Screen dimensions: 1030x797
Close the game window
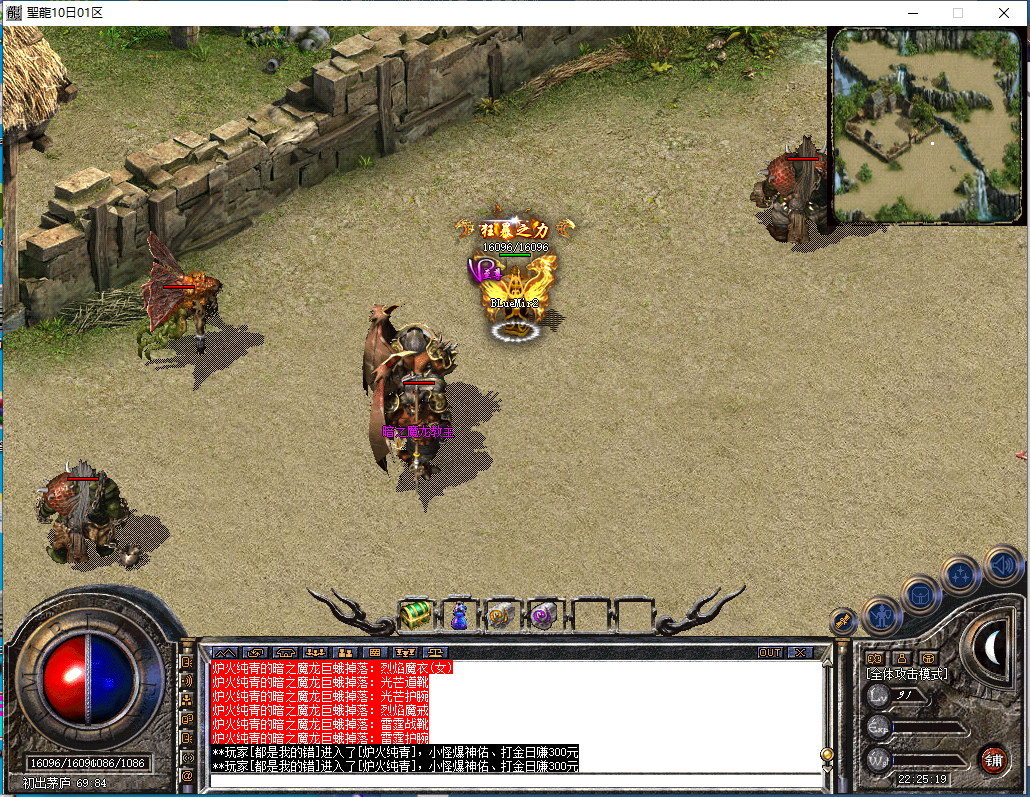[1003, 13]
